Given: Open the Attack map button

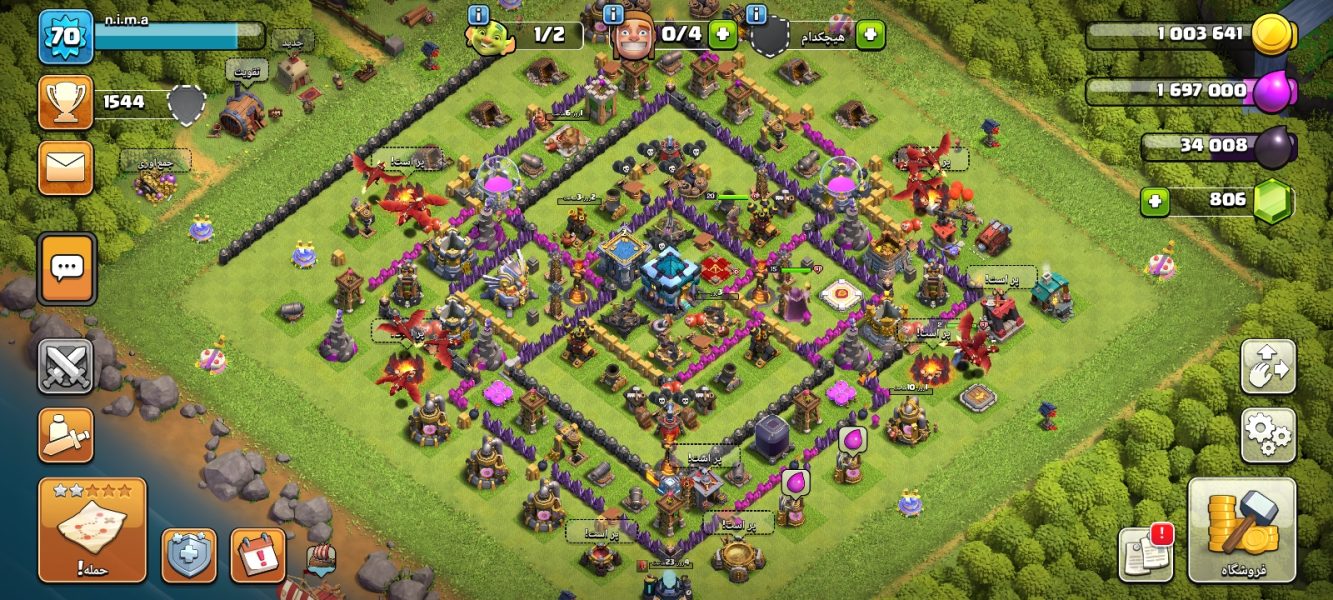Looking at the screenshot, I should [92, 530].
